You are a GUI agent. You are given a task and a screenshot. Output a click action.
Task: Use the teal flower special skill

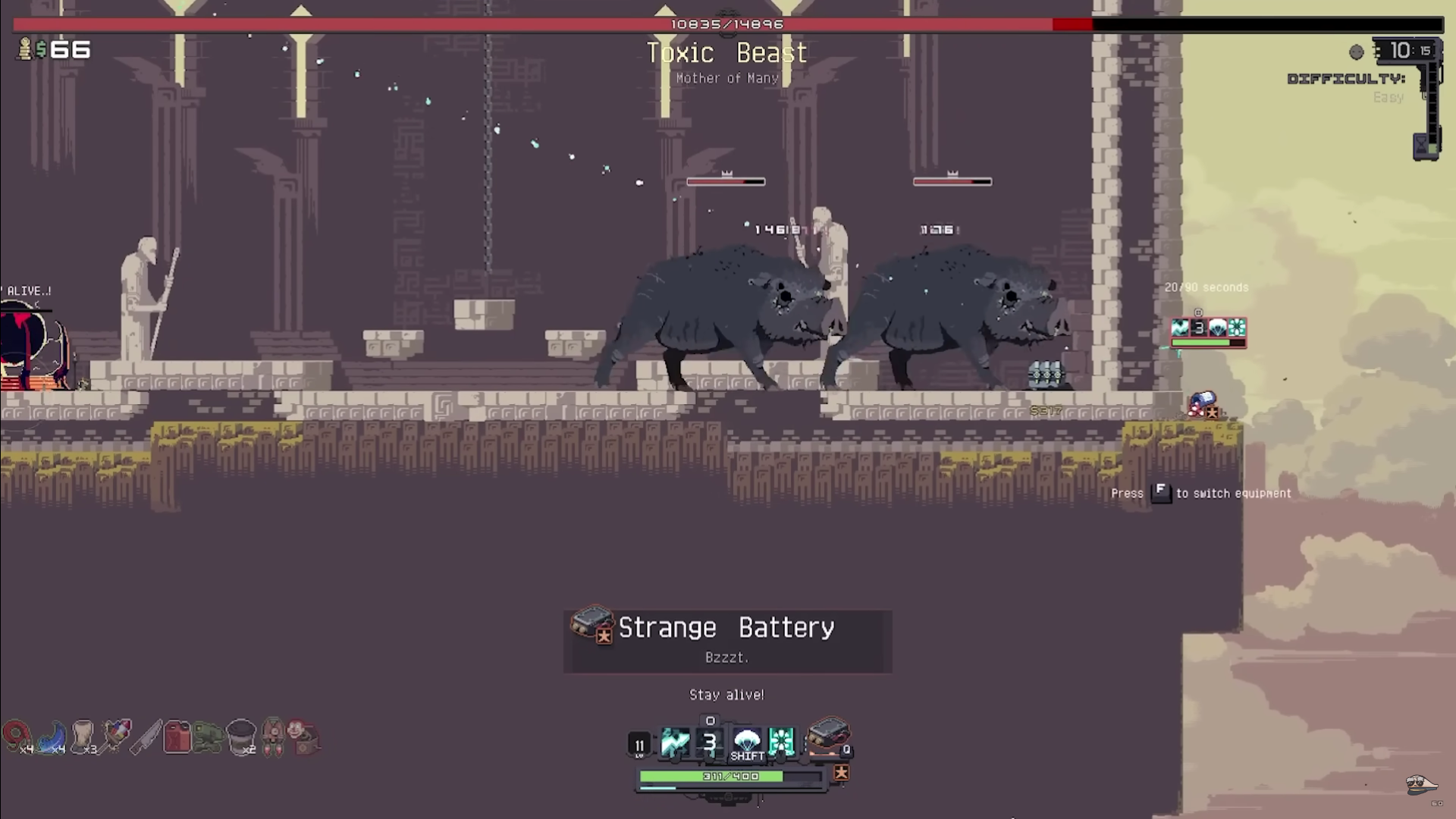click(781, 742)
